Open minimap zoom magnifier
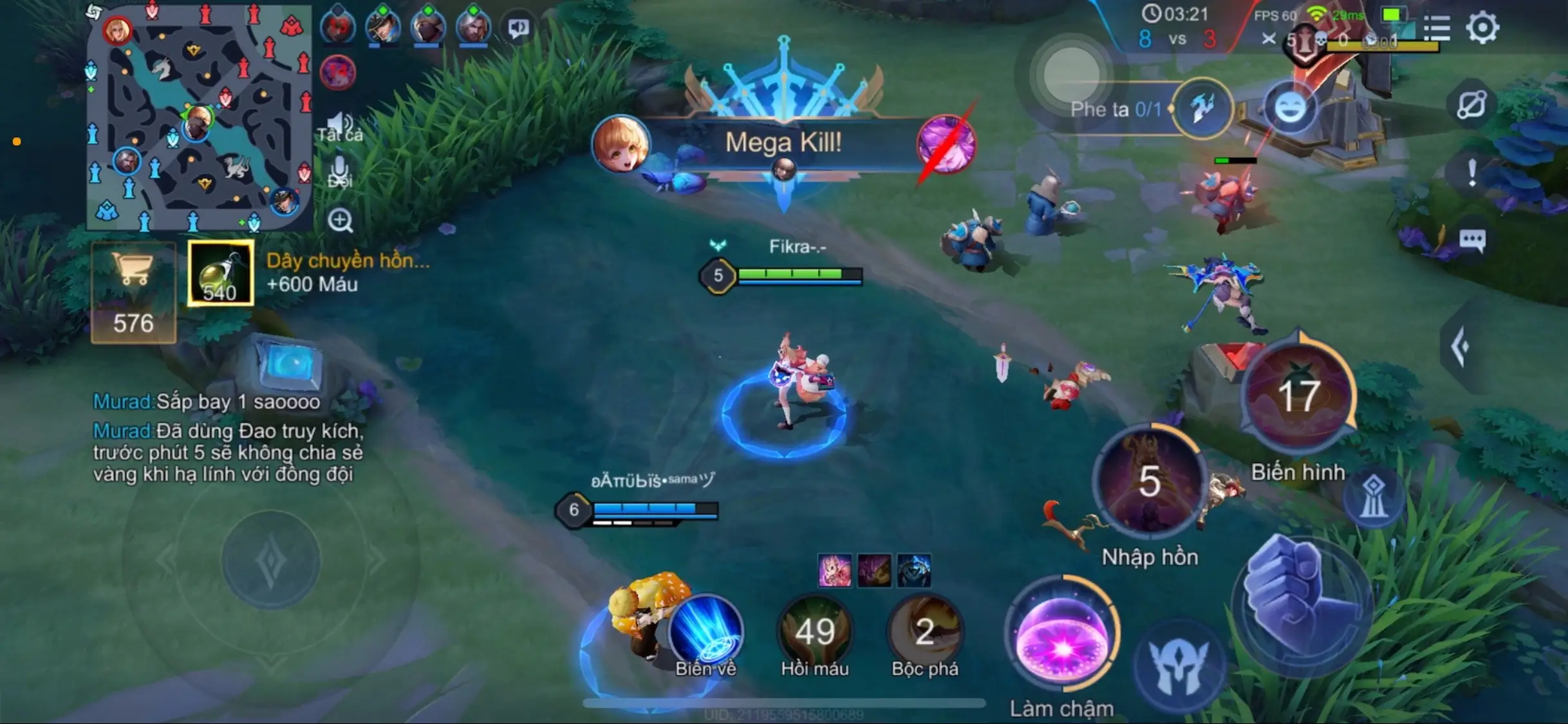Viewport: 1568px width, 724px height. pyautogui.click(x=340, y=221)
